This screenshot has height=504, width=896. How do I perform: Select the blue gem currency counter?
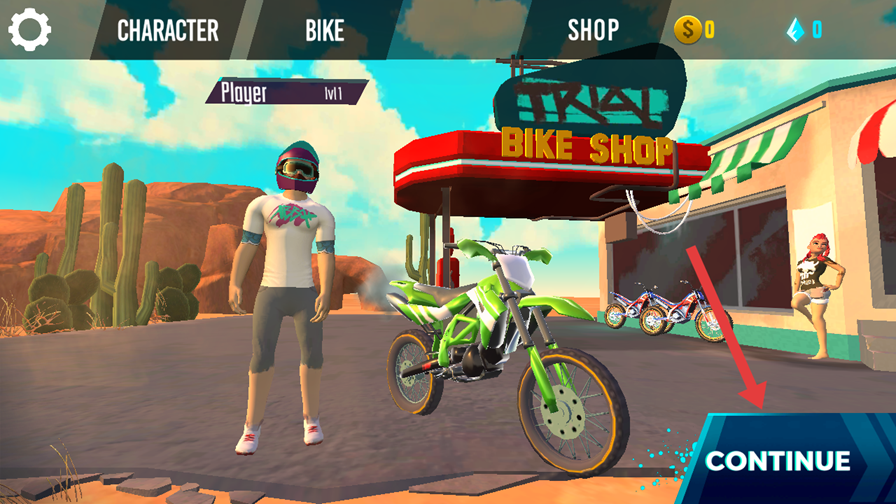pyautogui.click(x=804, y=30)
